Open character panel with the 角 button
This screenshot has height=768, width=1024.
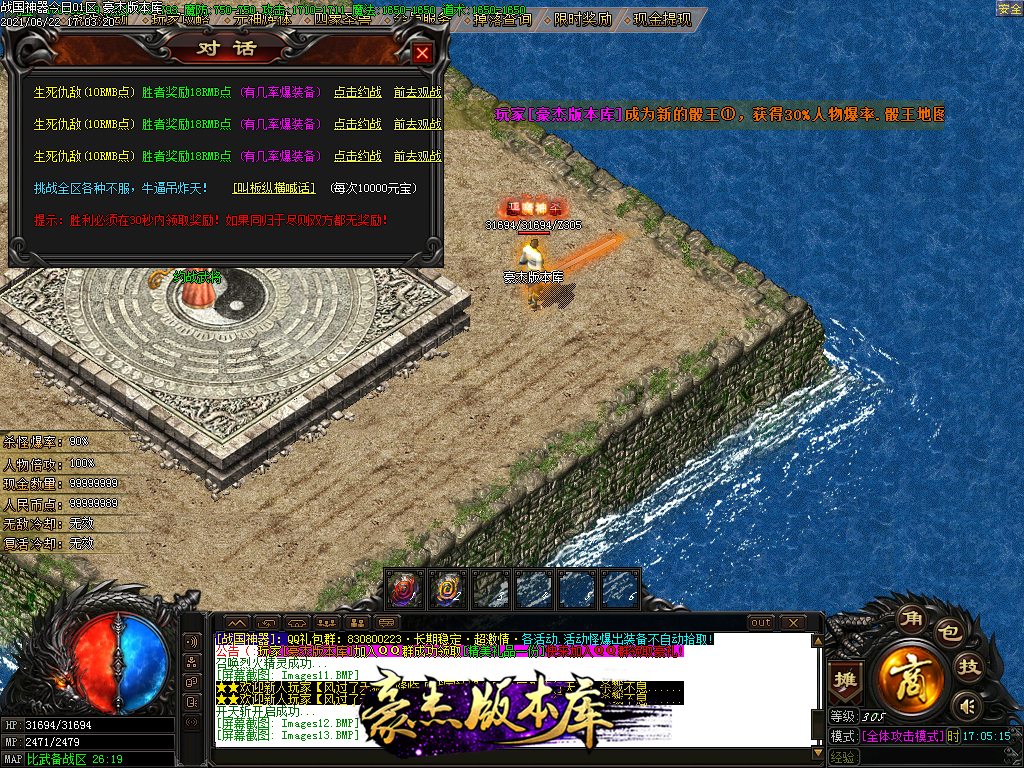pyautogui.click(x=910, y=618)
